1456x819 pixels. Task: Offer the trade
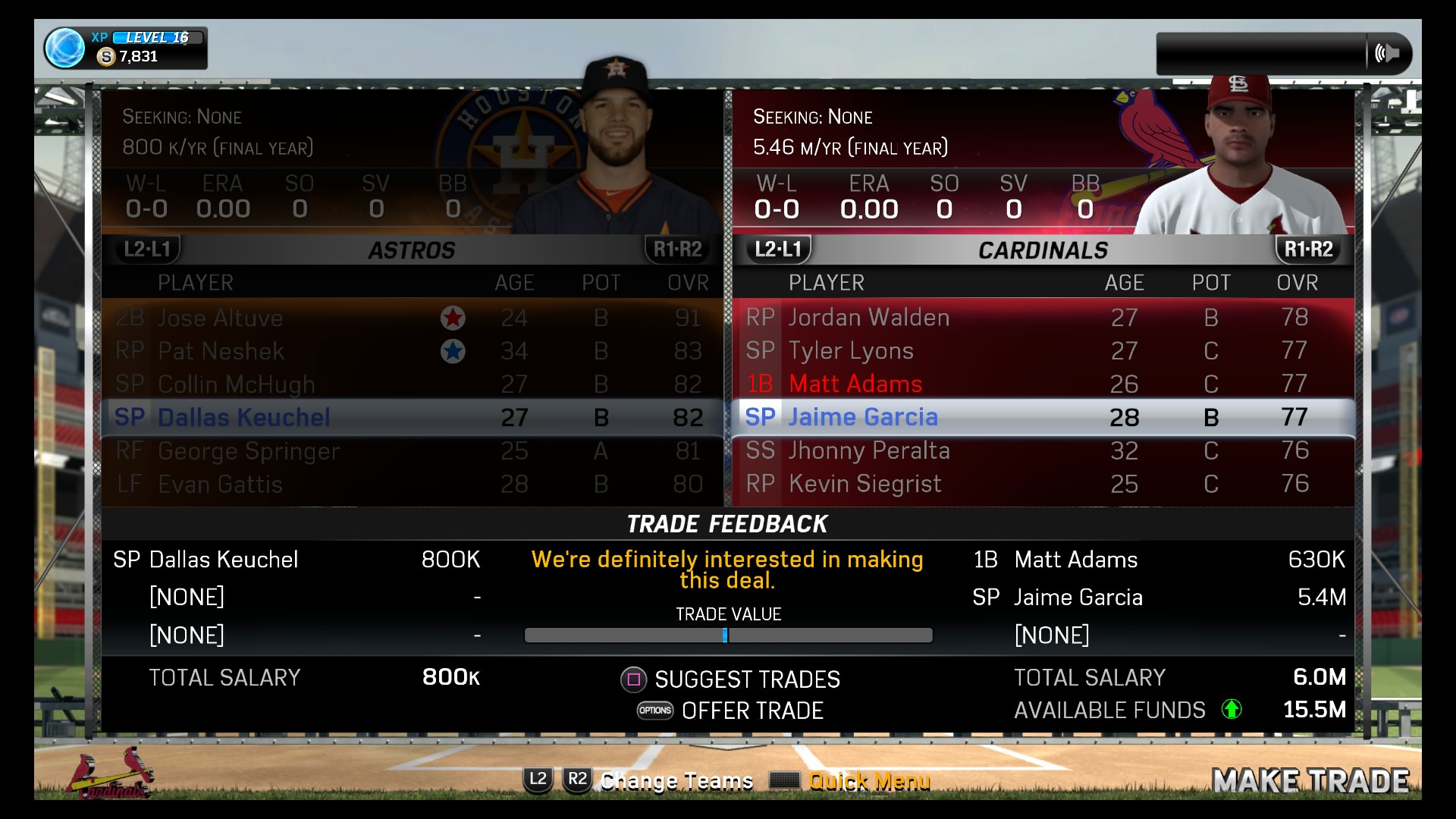tap(752, 711)
